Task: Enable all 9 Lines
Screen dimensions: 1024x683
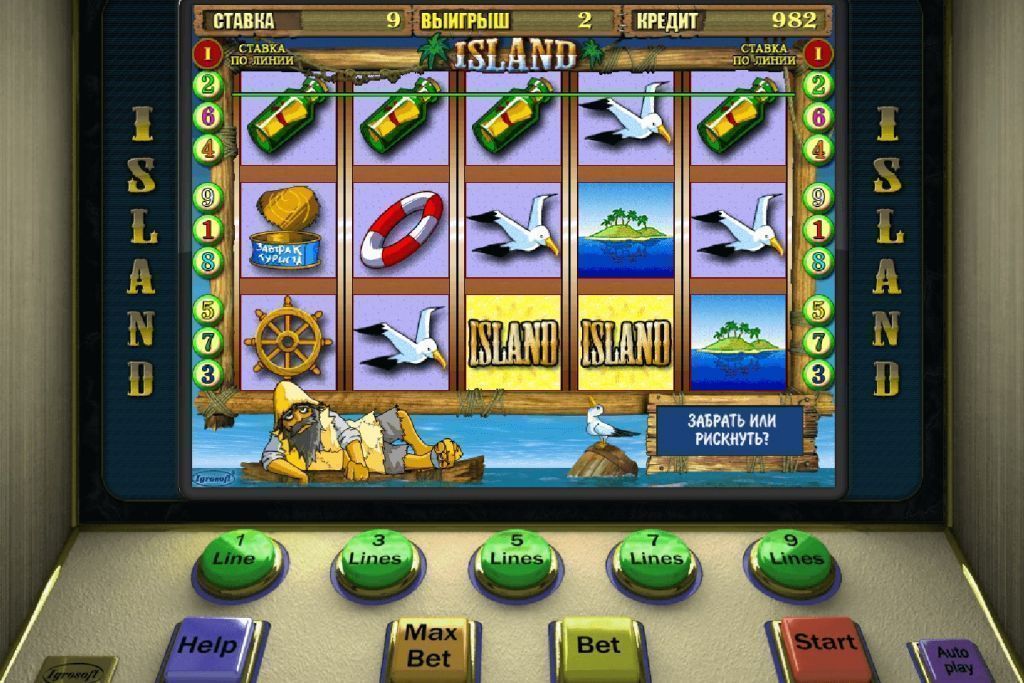Action: 792,552
